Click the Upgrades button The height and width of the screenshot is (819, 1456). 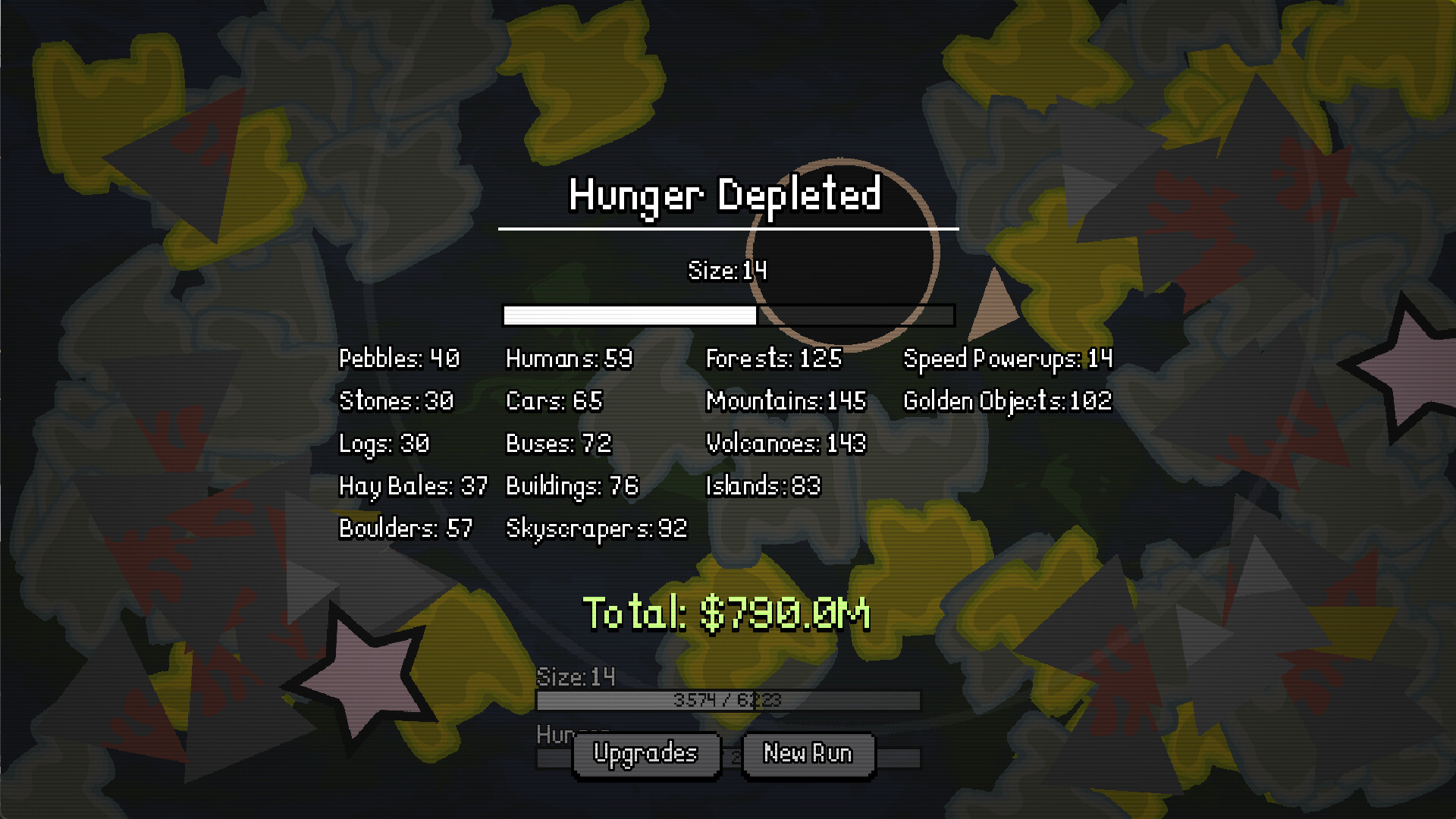point(646,753)
